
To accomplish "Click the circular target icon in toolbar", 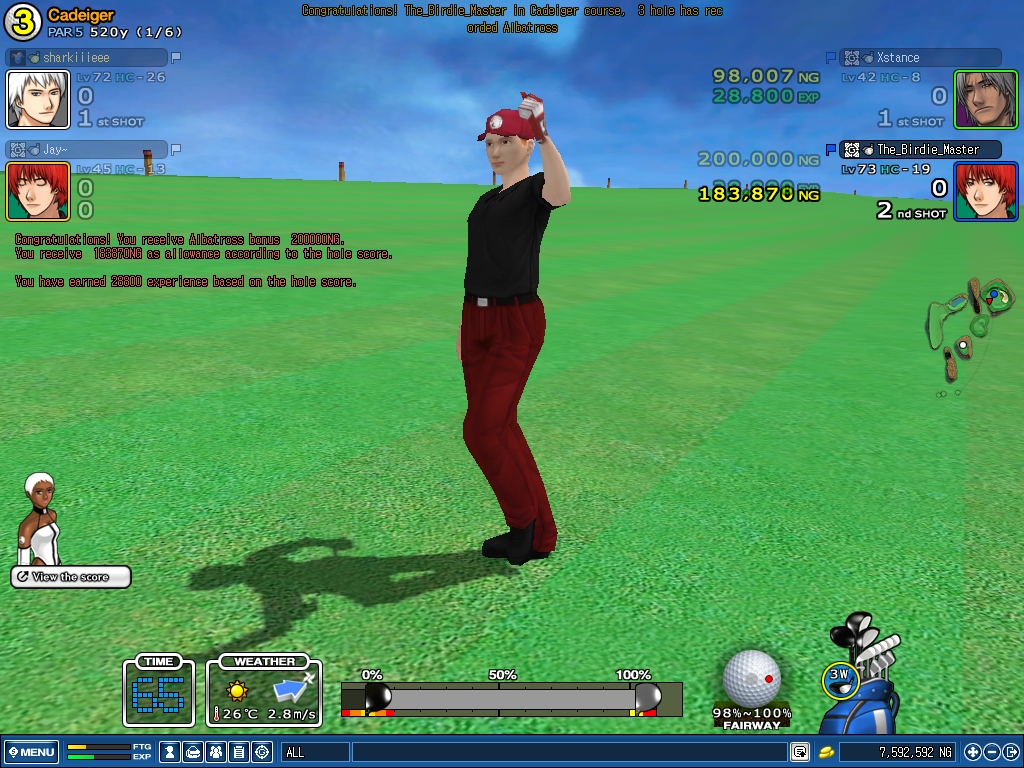I will (262, 752).
